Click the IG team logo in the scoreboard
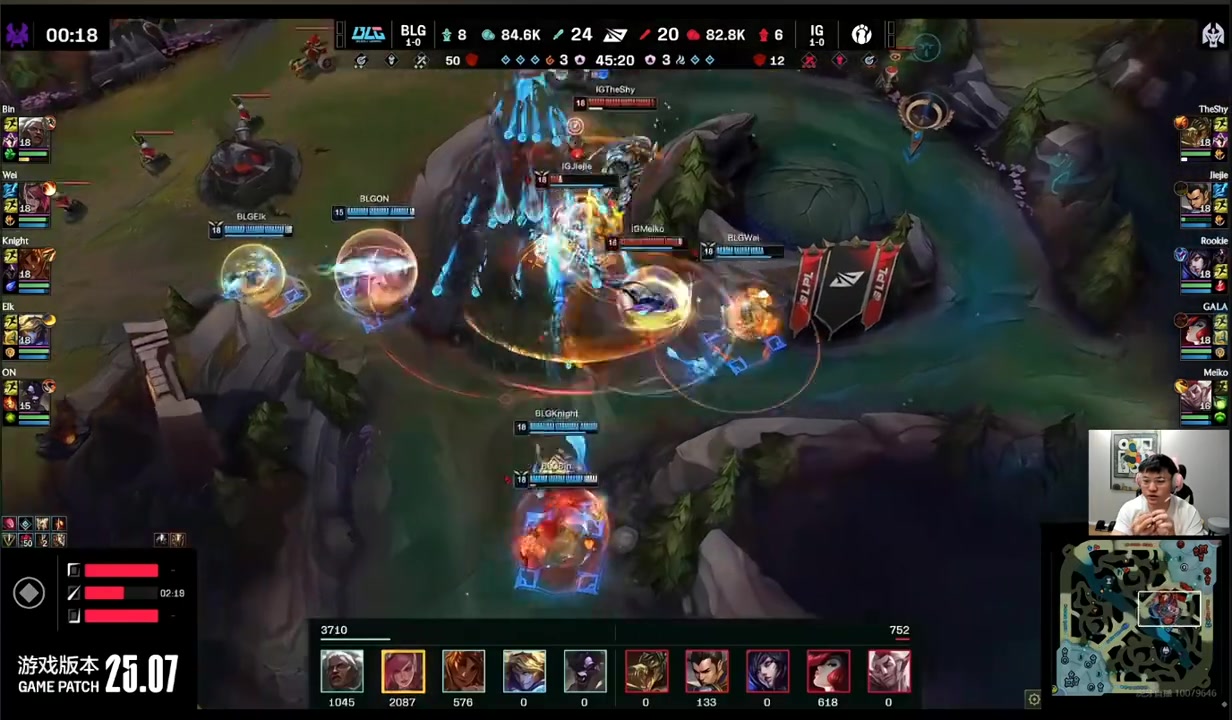 [x=862, y=35]
